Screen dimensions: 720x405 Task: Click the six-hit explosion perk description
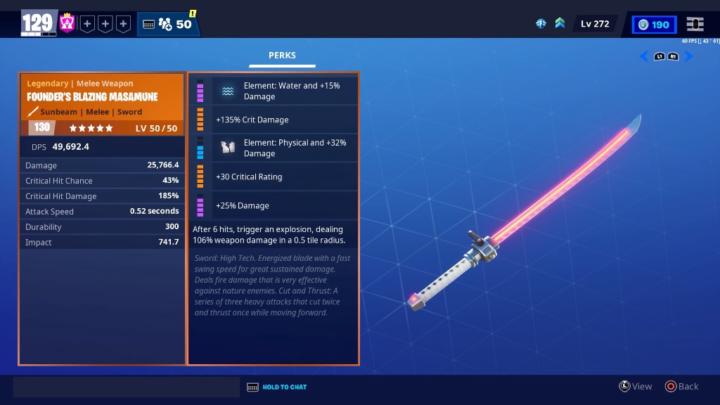point(272,234)
